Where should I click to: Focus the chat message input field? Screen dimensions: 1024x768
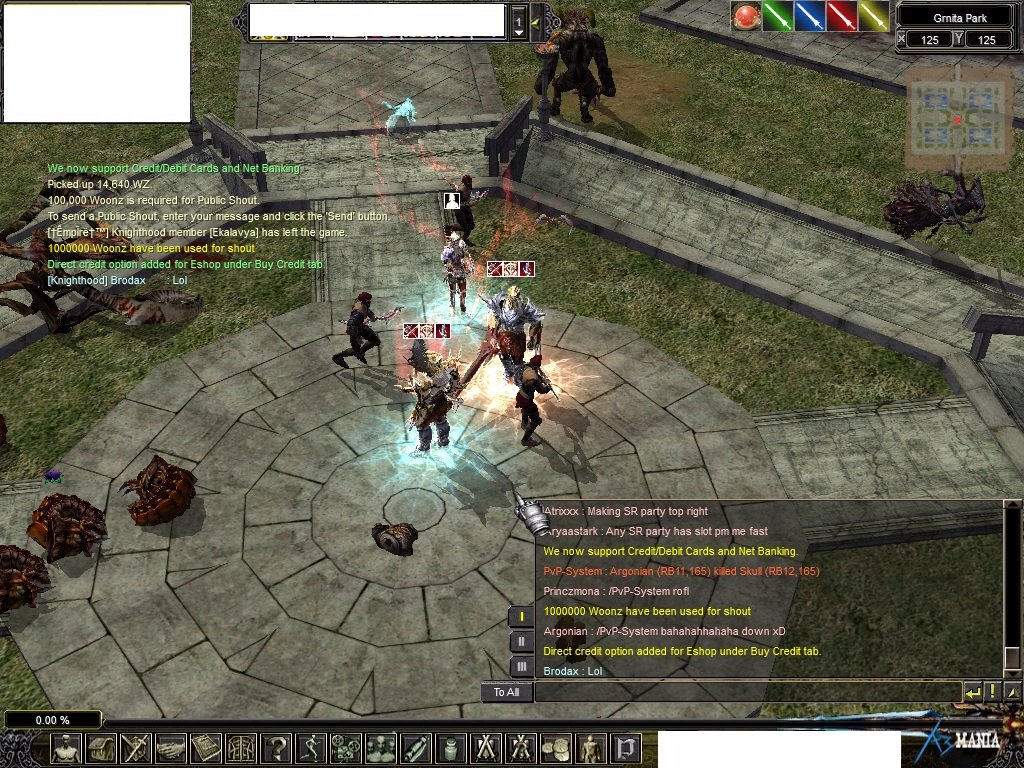[x=746, y=692]
